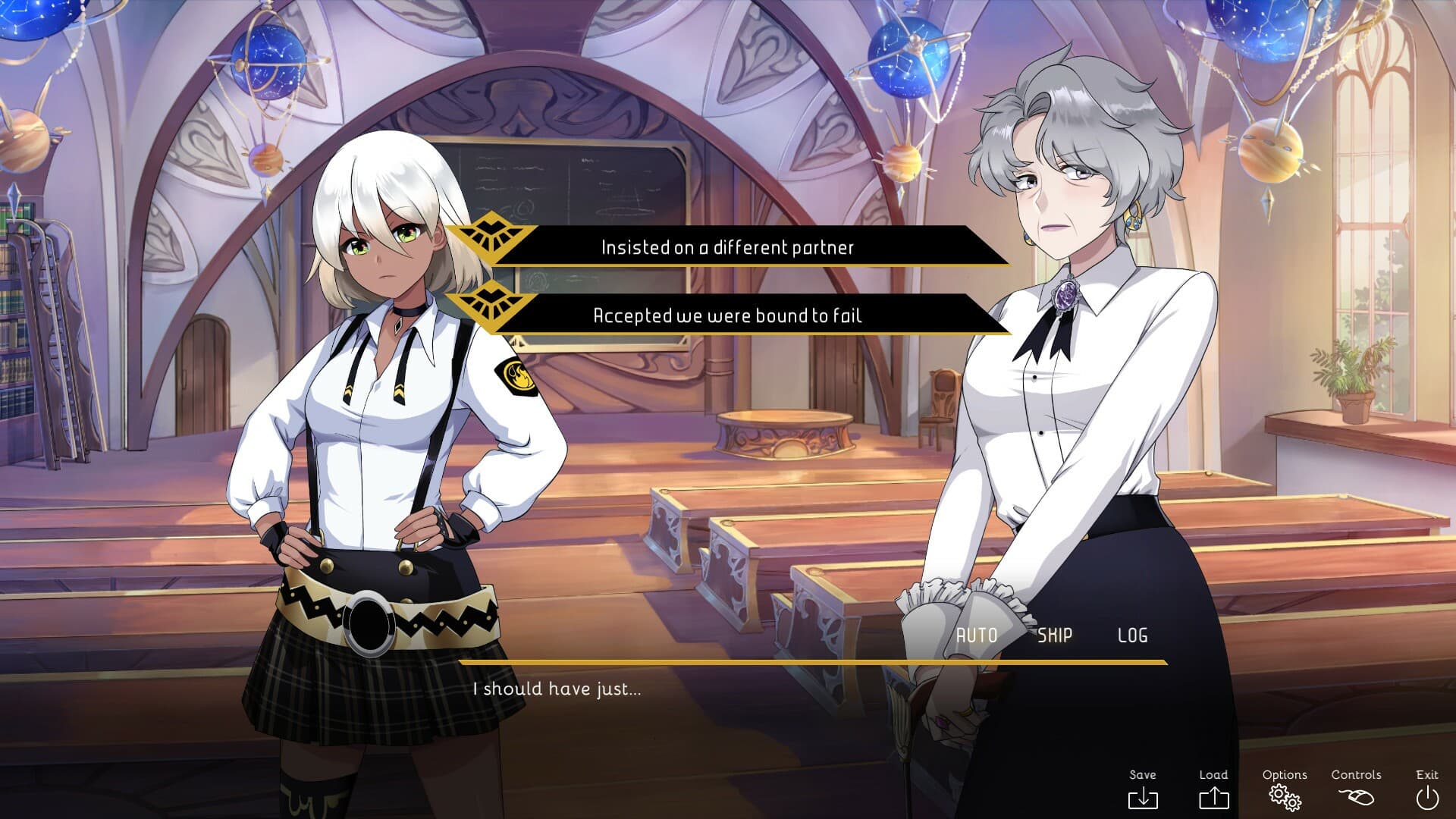Activate the SKIP dialogue button
This screenshot has width=1456, height=819.
(1055, 635)
